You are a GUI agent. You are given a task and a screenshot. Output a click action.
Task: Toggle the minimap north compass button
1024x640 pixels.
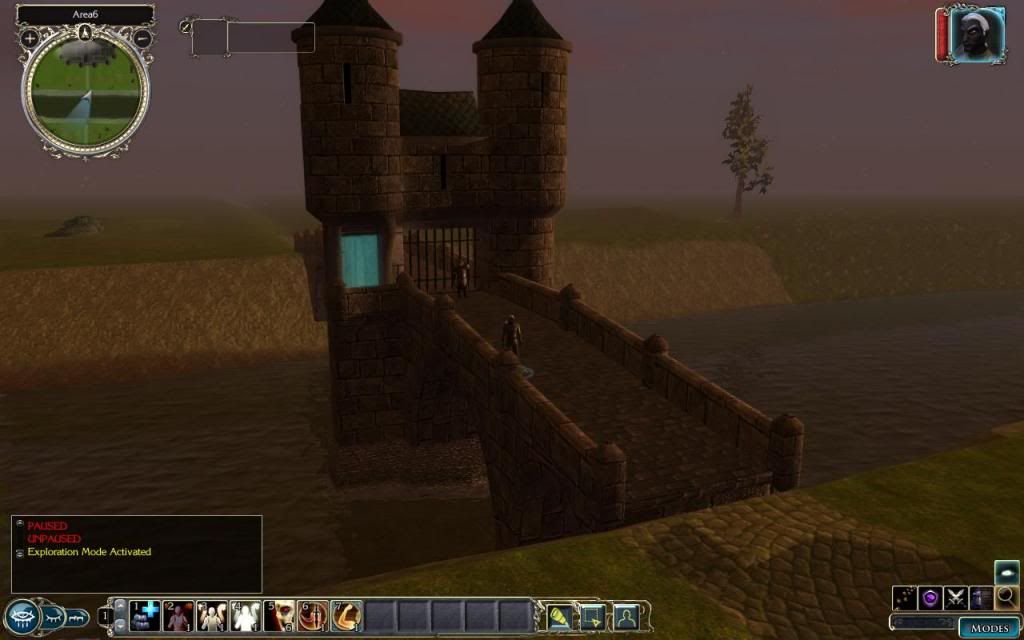(86, 32)
